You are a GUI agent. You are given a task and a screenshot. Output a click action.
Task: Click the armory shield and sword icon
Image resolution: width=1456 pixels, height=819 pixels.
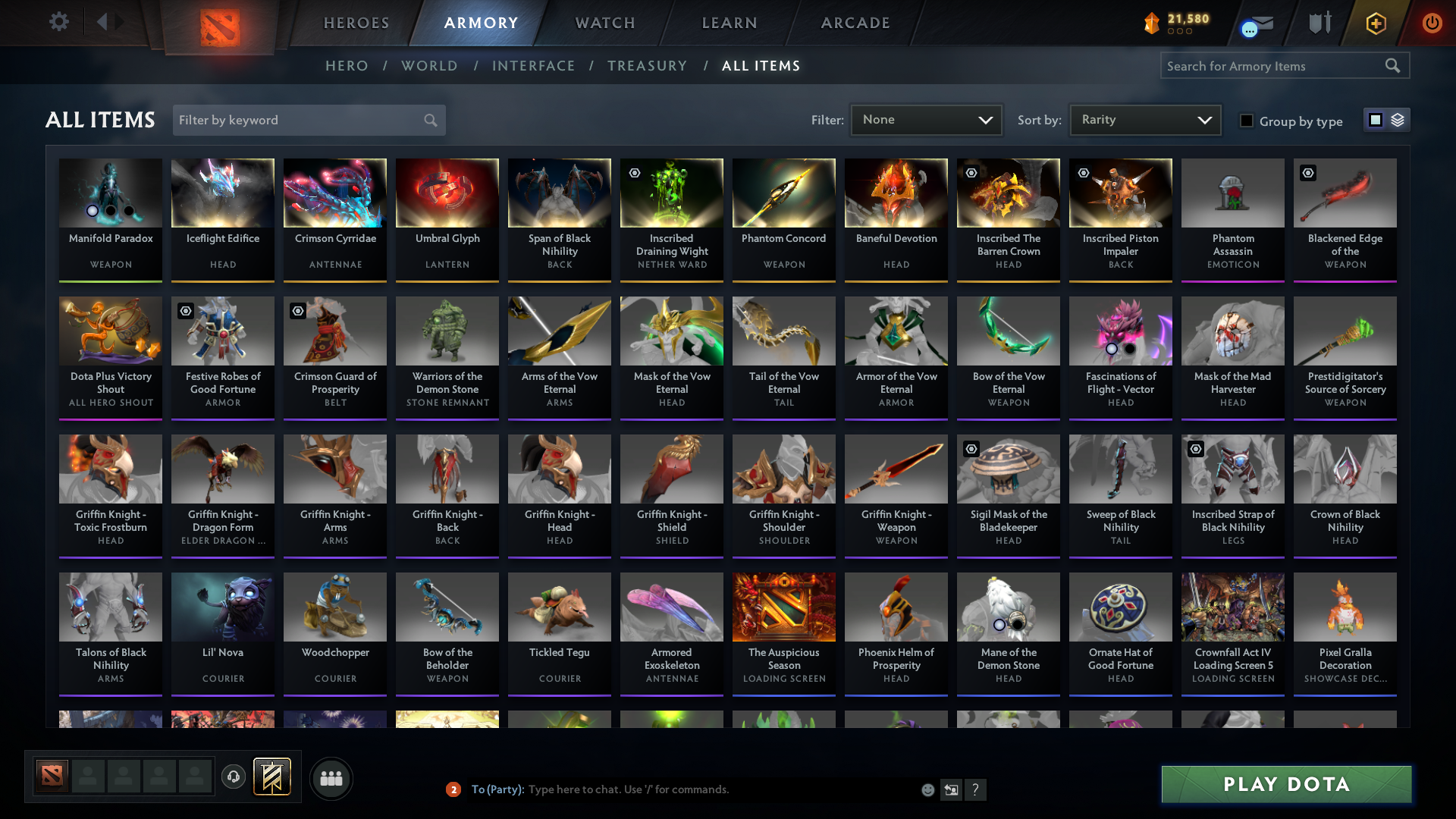[x=1319, y=23]
